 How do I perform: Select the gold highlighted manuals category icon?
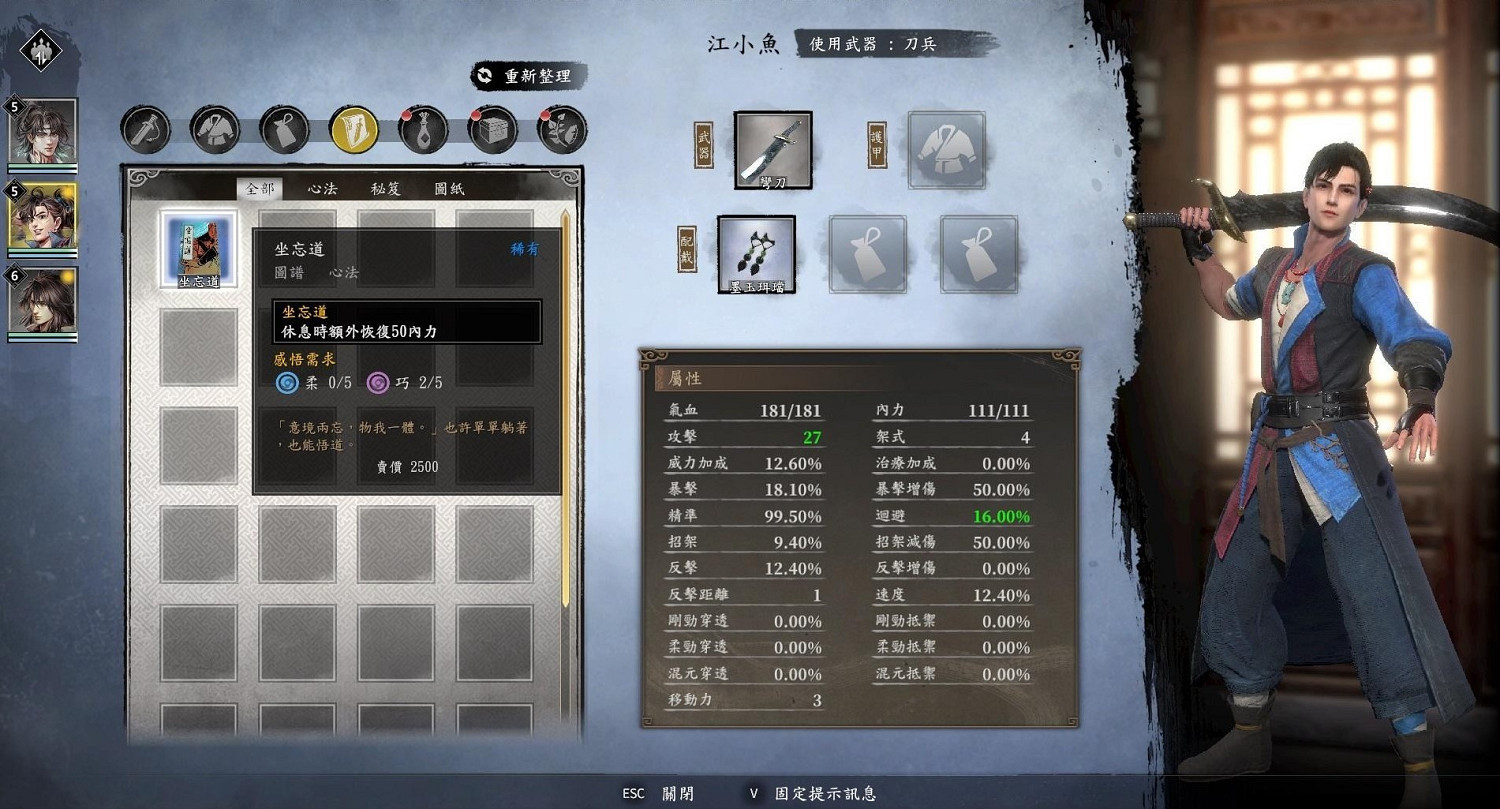(x=353, y=130)
